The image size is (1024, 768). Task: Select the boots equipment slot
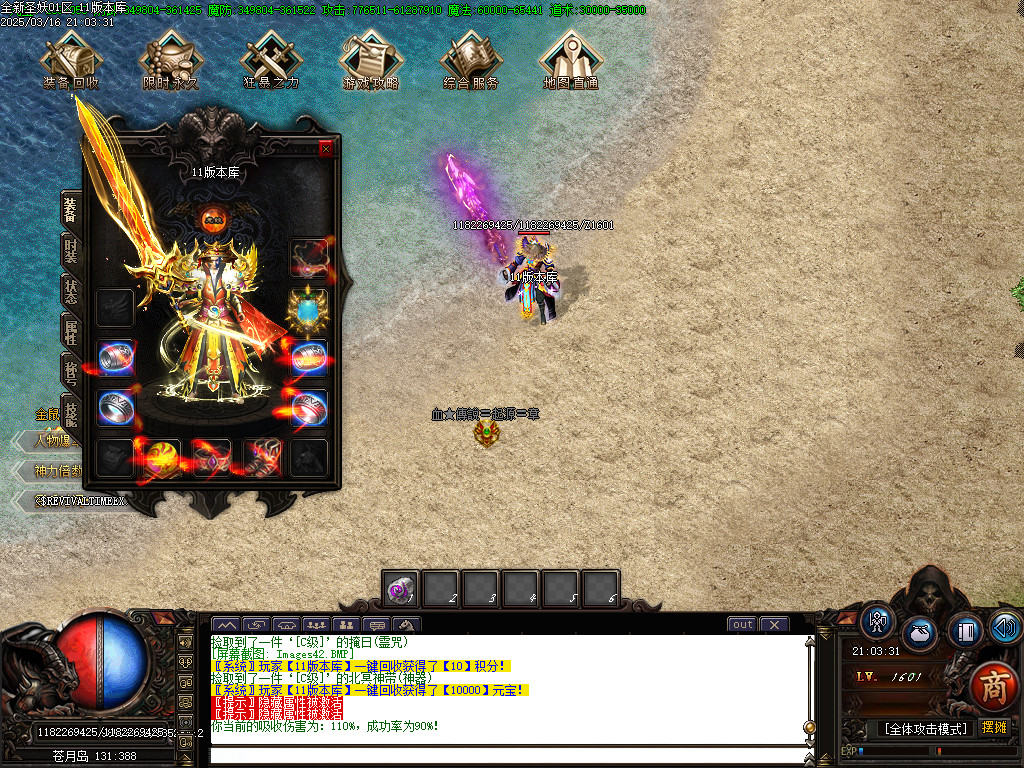(261, 458)
